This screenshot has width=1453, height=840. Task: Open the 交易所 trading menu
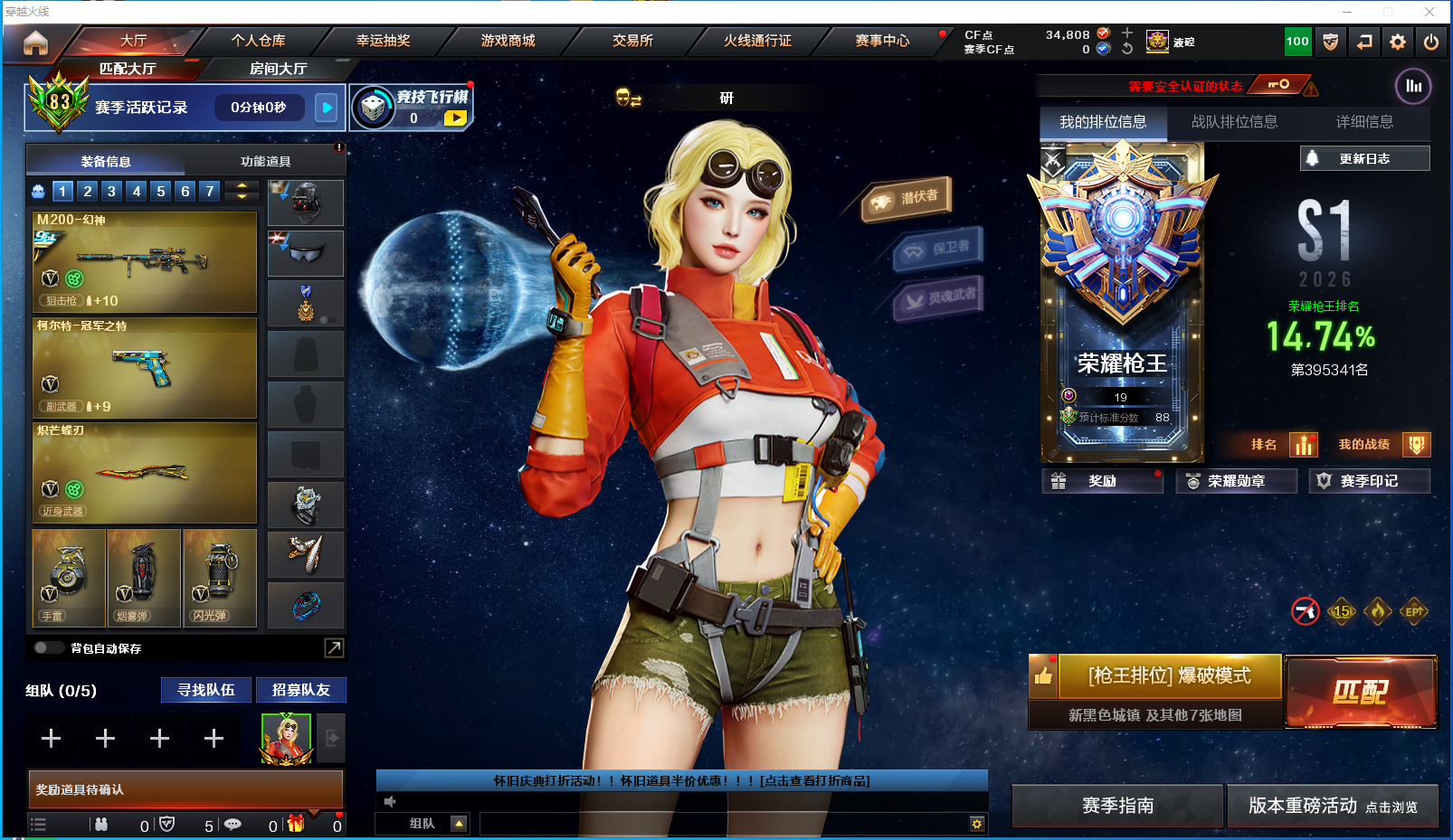[632, 41]
